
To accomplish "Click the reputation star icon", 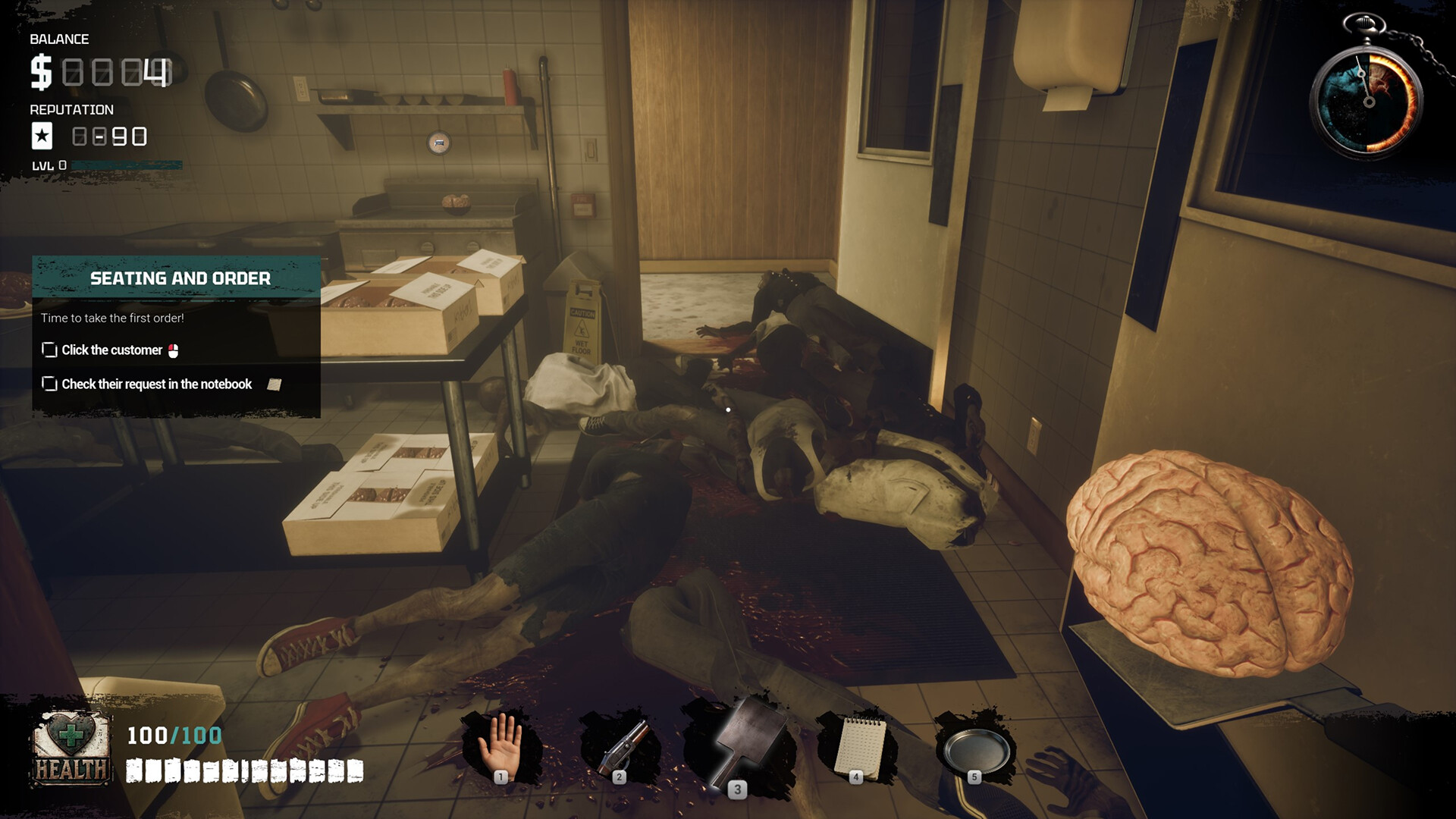I will (43, 136).
